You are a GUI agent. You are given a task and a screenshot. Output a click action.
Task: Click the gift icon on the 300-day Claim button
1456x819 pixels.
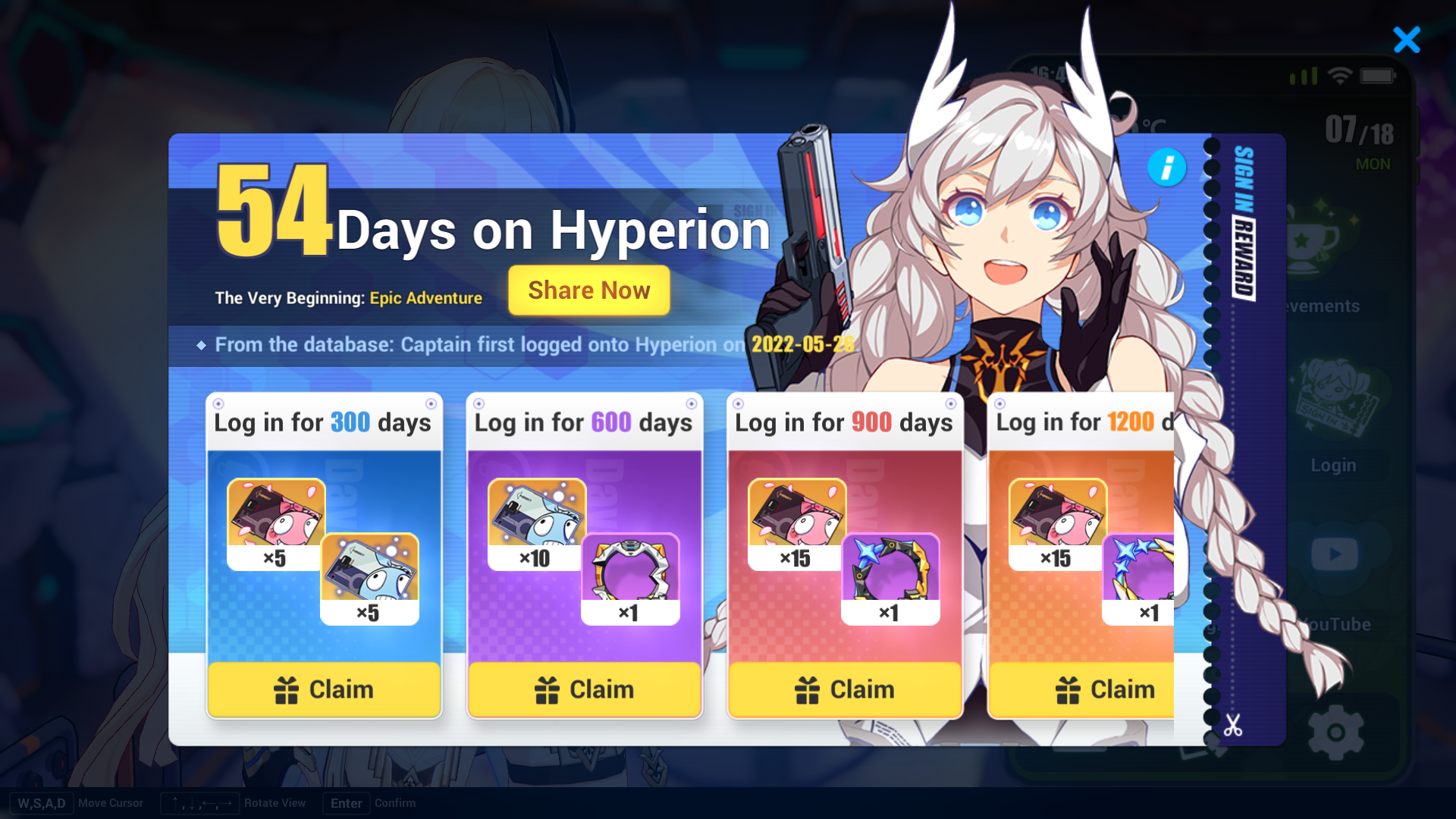(x=286, y=689)
